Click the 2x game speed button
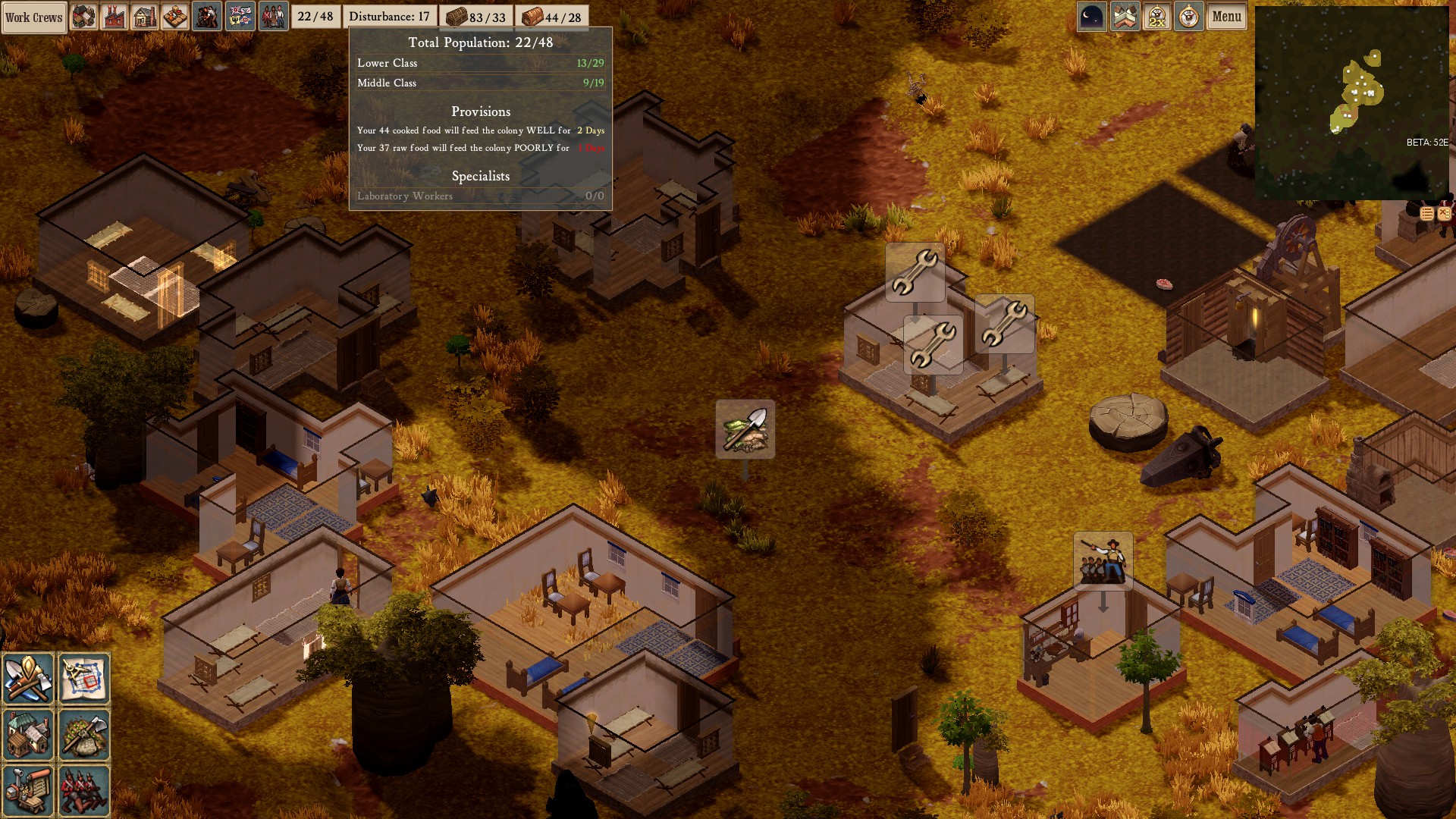Image resolution: width=1456 pixels, height=819 pixels. [x=1156, y=17]
